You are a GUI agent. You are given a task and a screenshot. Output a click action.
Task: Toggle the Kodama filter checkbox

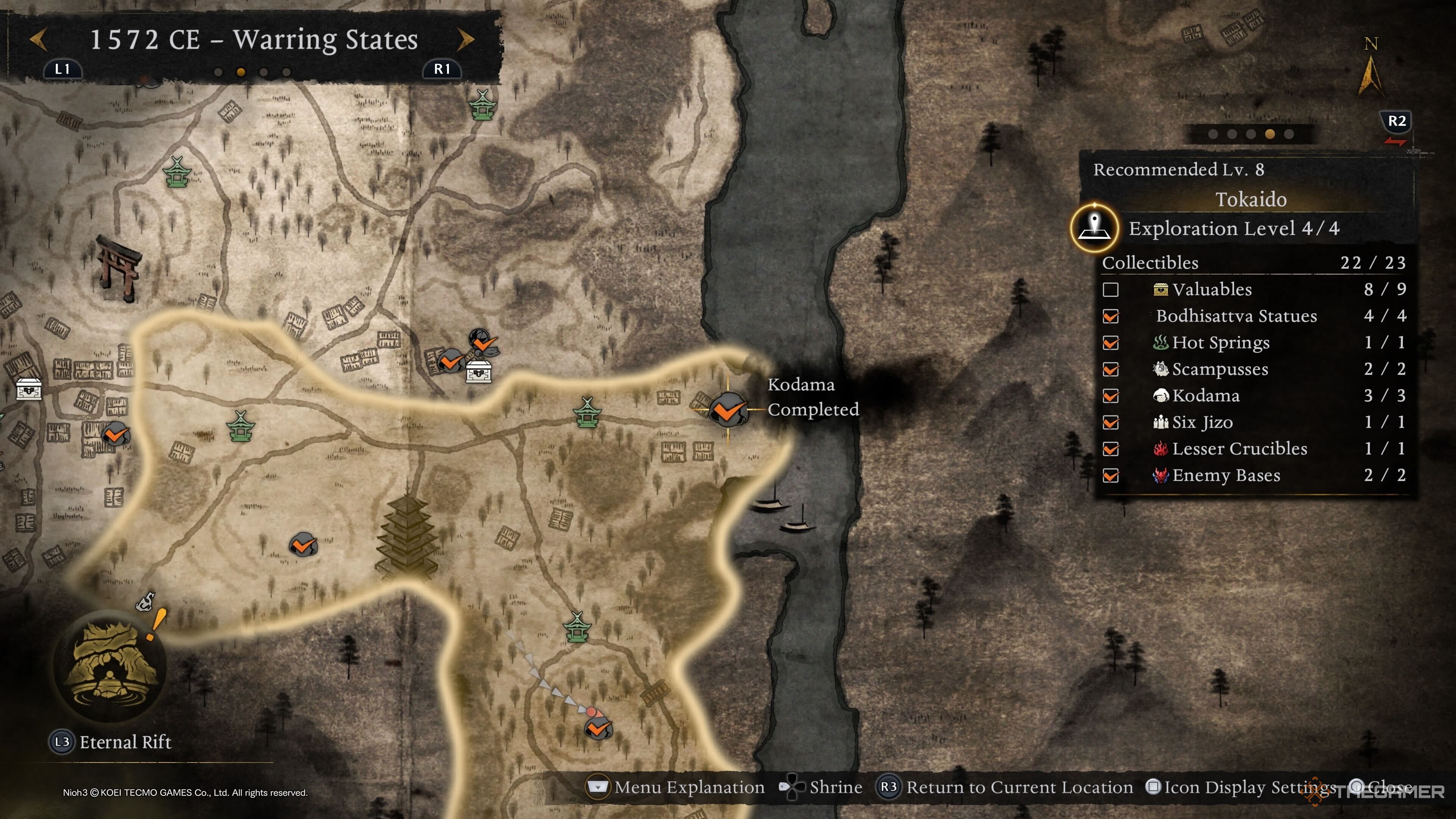(x=1111, y=396)
